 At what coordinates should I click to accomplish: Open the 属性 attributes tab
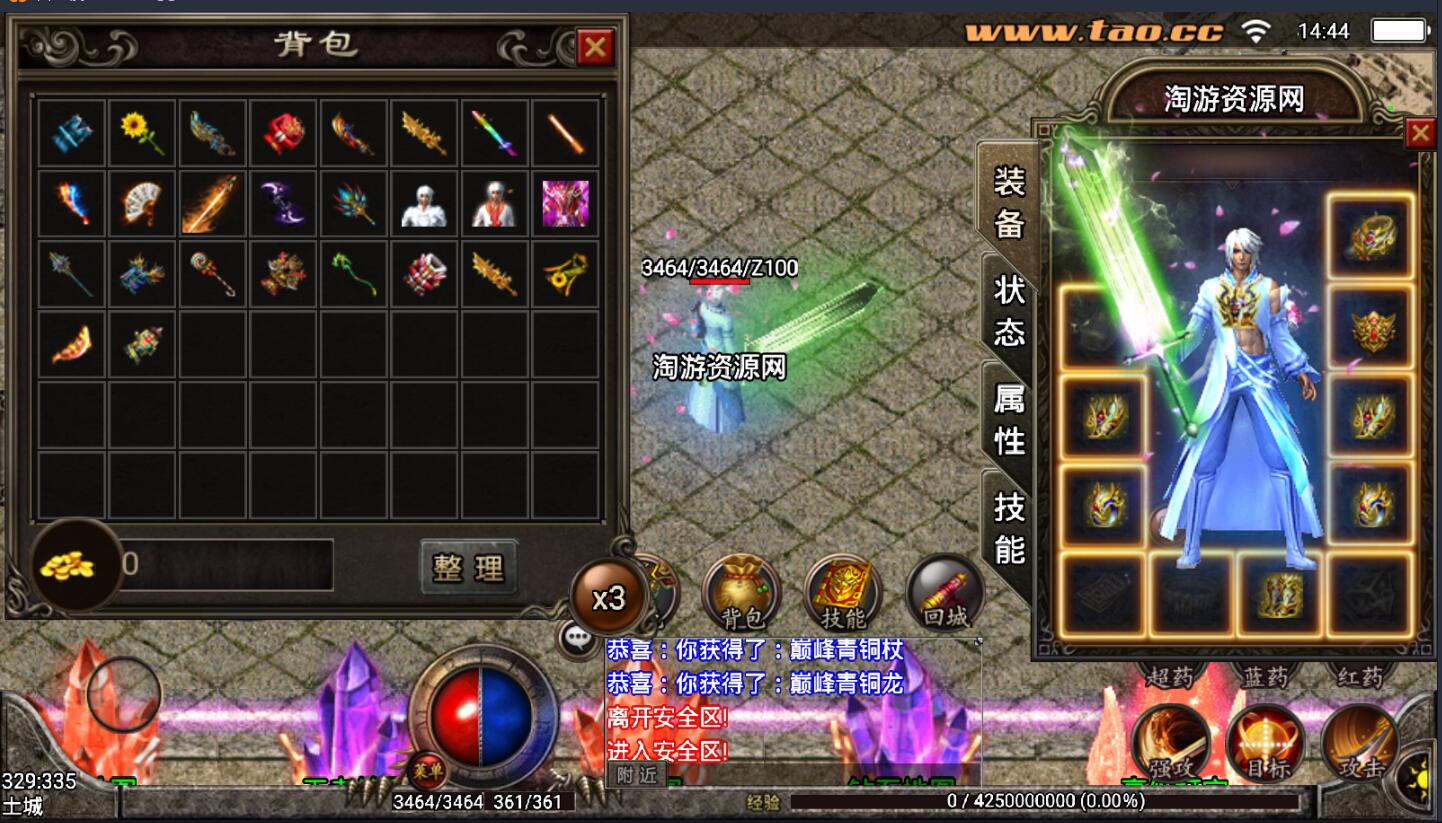pyautogui.click(x=1008, y=418)
